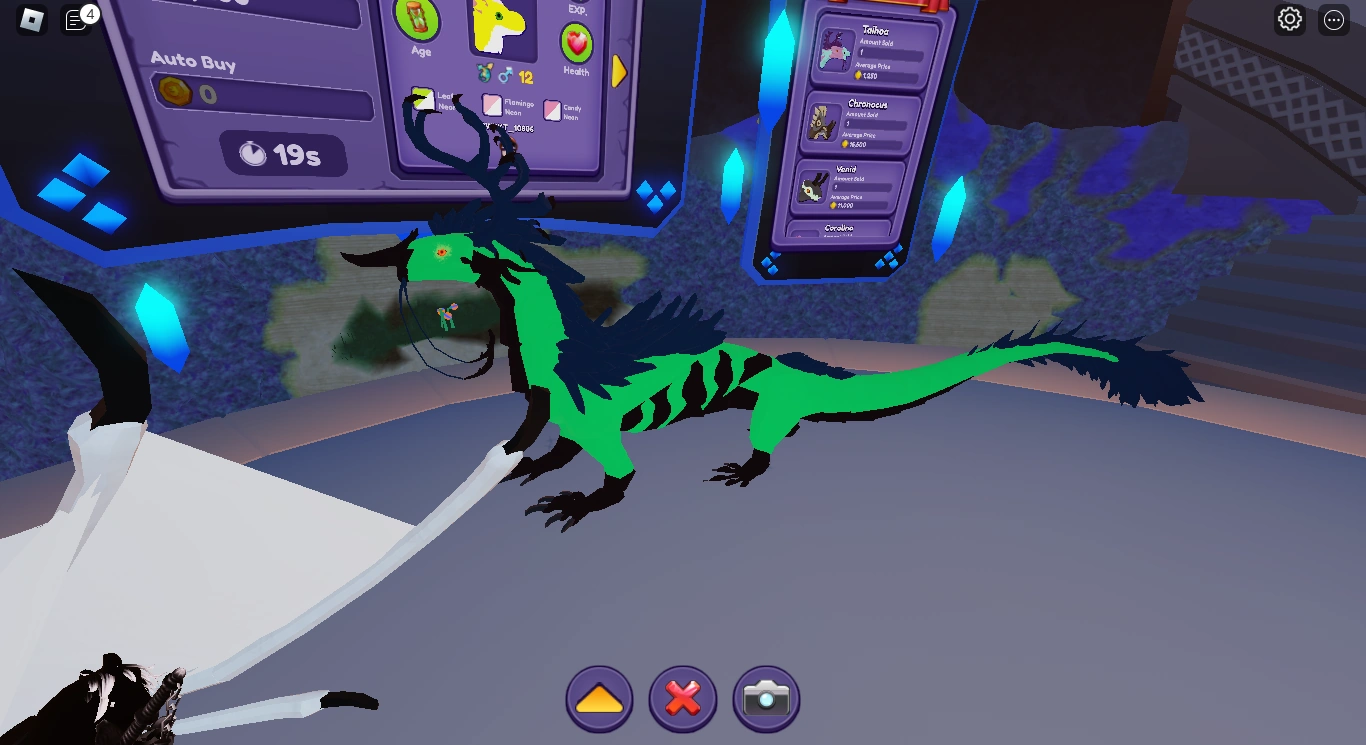Check the Candy Neon checkbox
1366x745 pixels.
click(x=553, y=110)
